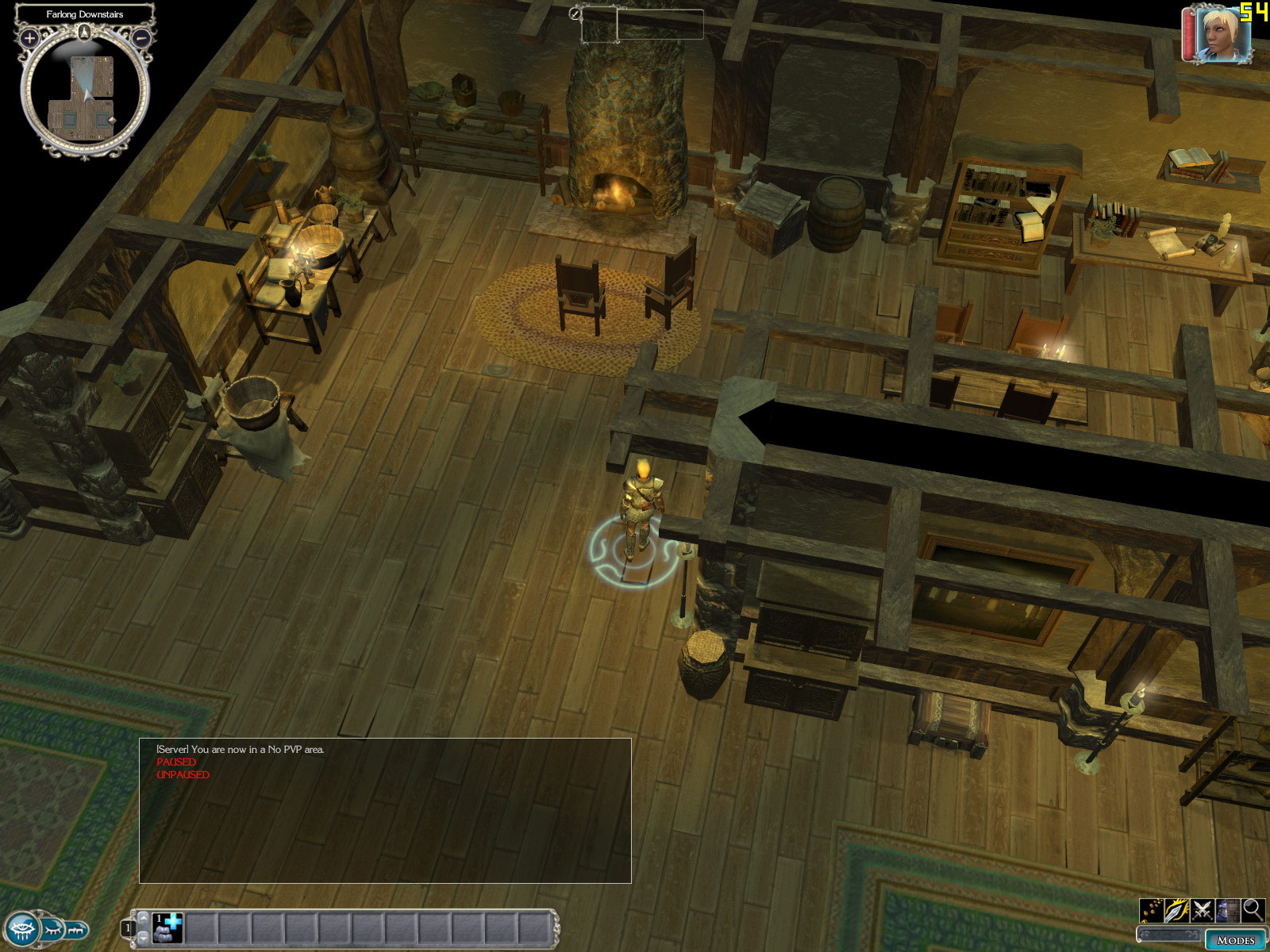Toggle the orange footprints tracking mode
The width and height of the screenshot is (1270, 952).
(1152, 910)
